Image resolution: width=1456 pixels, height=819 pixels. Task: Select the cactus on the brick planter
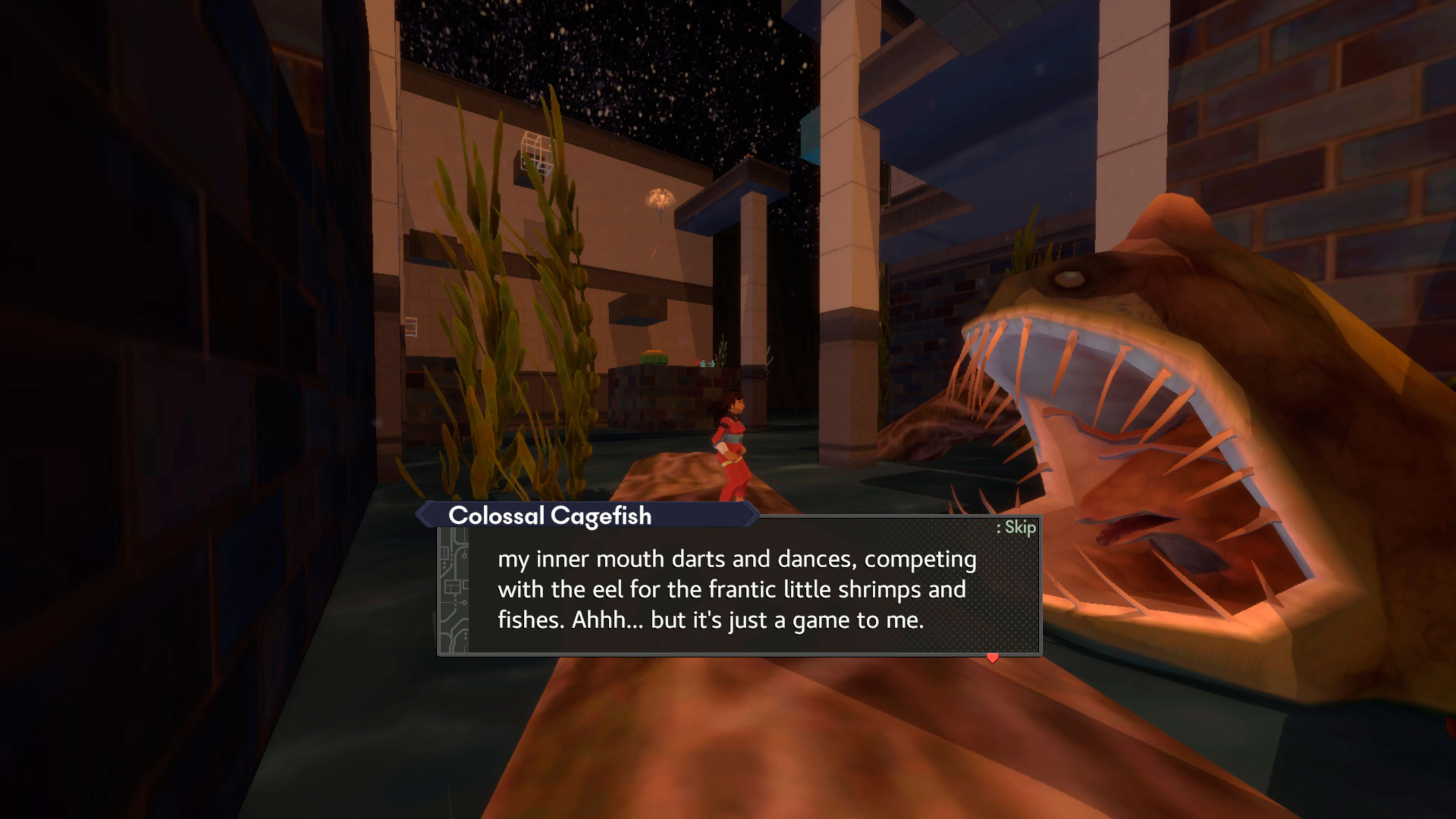coord(654,357)
